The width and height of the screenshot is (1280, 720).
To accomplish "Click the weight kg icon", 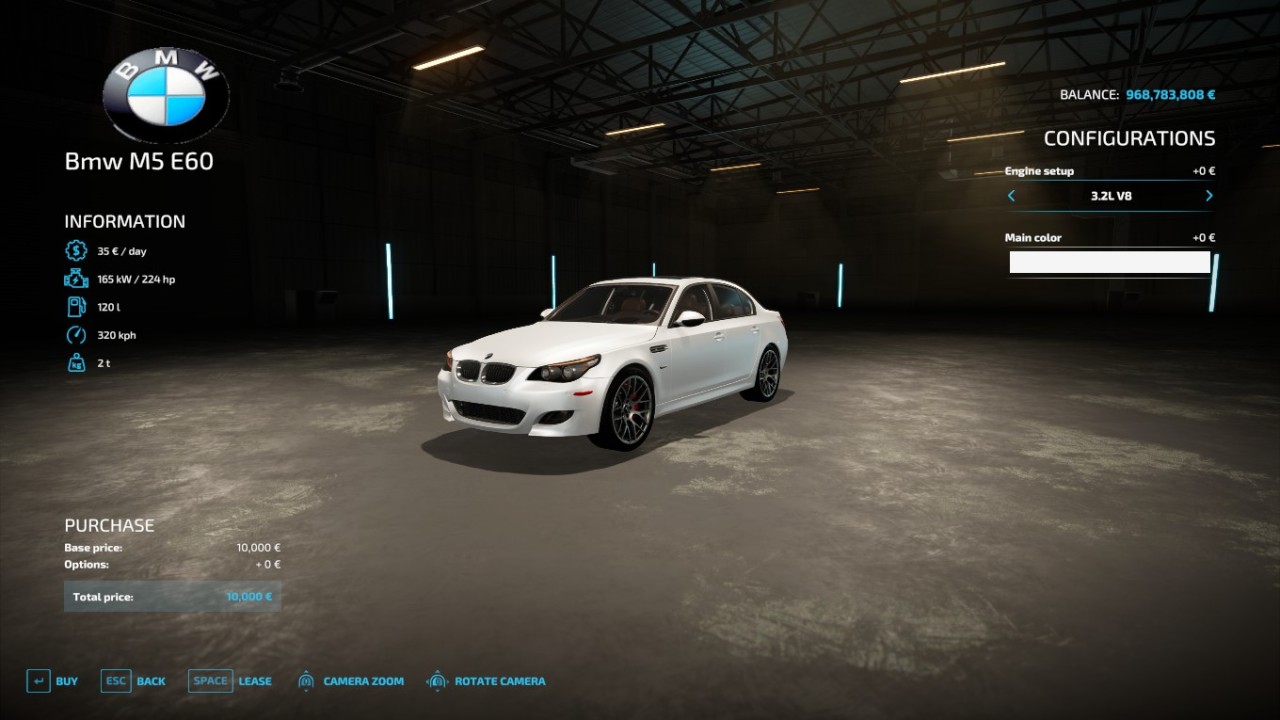I will pyautogui.click(x=75, y=363).
